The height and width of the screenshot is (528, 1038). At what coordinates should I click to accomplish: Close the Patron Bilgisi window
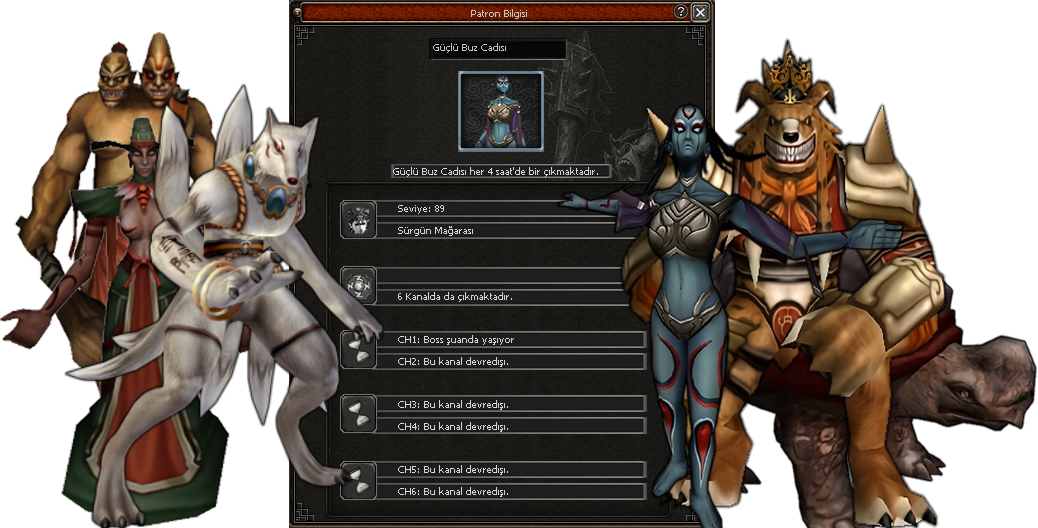point(700,13)
